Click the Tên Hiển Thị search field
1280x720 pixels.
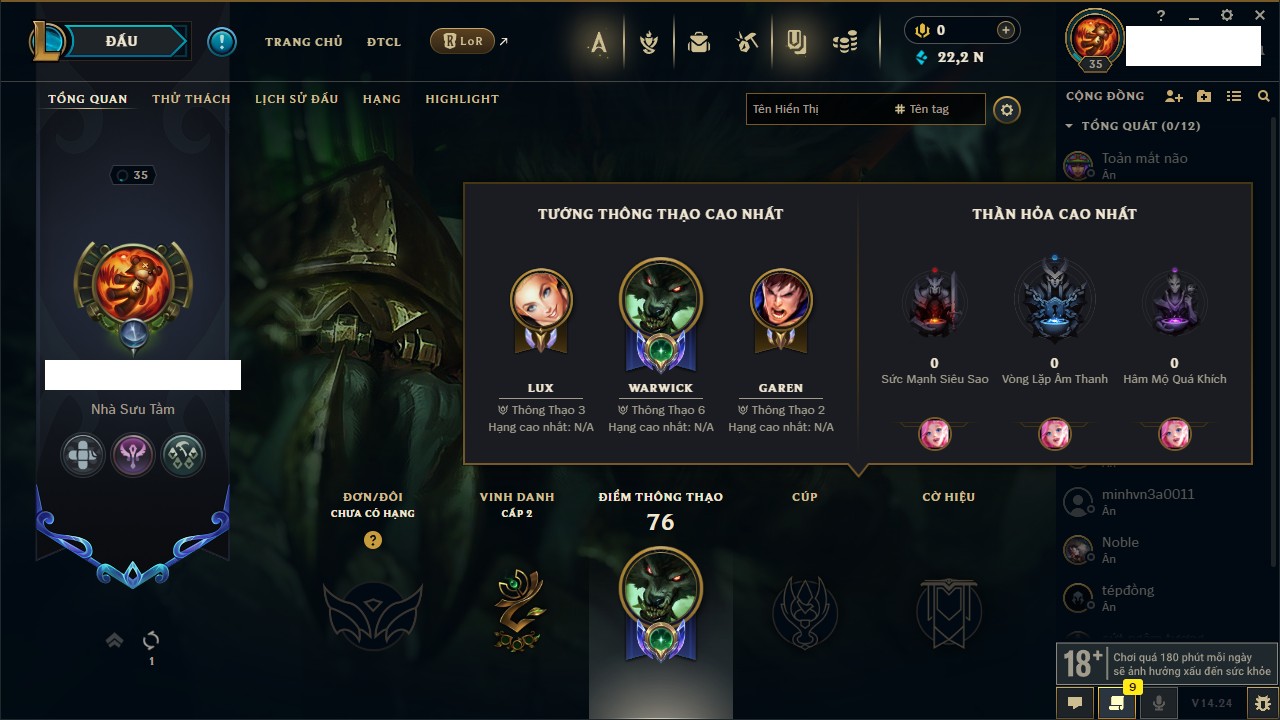(815, 109)
